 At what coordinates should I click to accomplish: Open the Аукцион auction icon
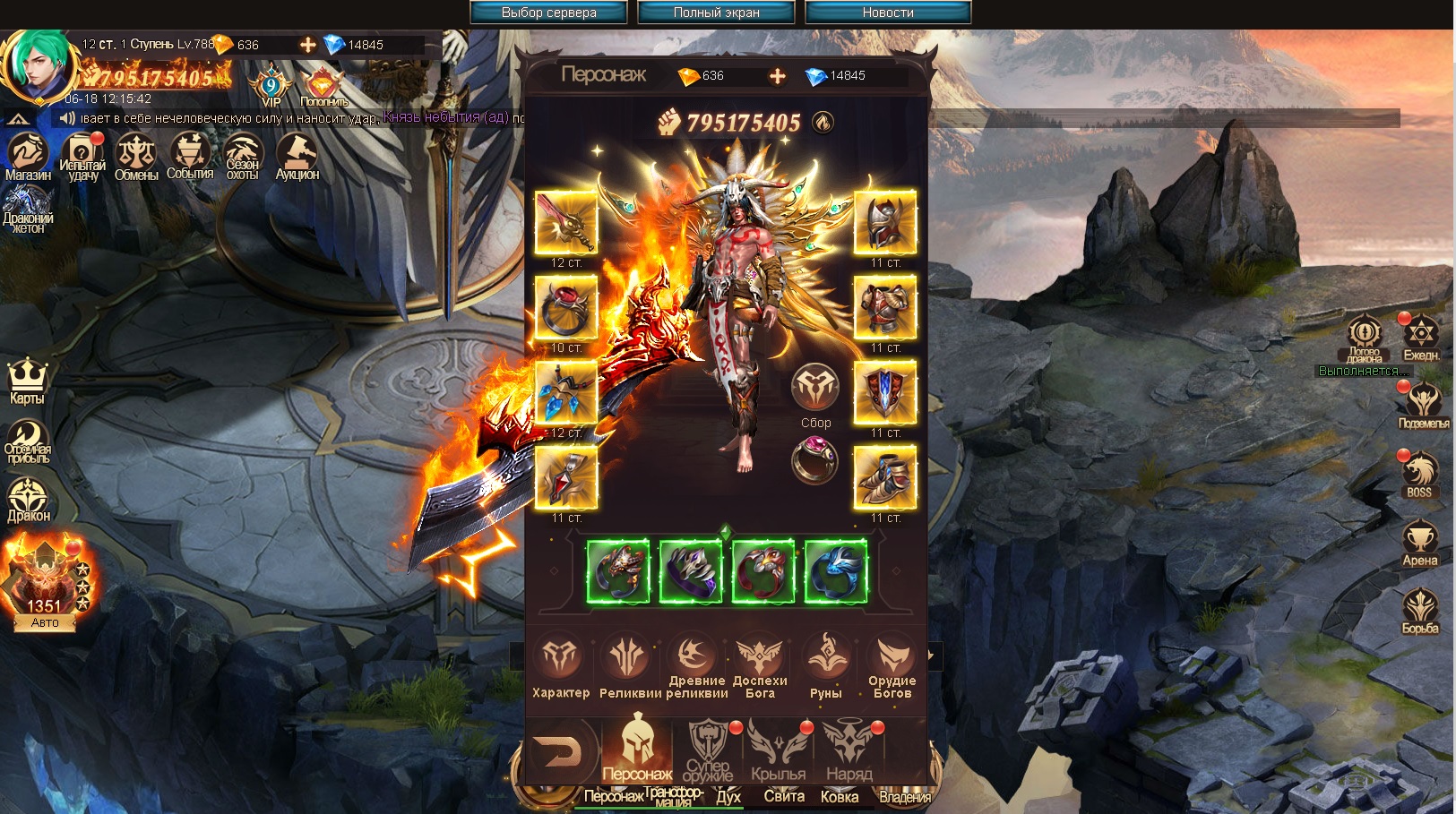[297, 157]
